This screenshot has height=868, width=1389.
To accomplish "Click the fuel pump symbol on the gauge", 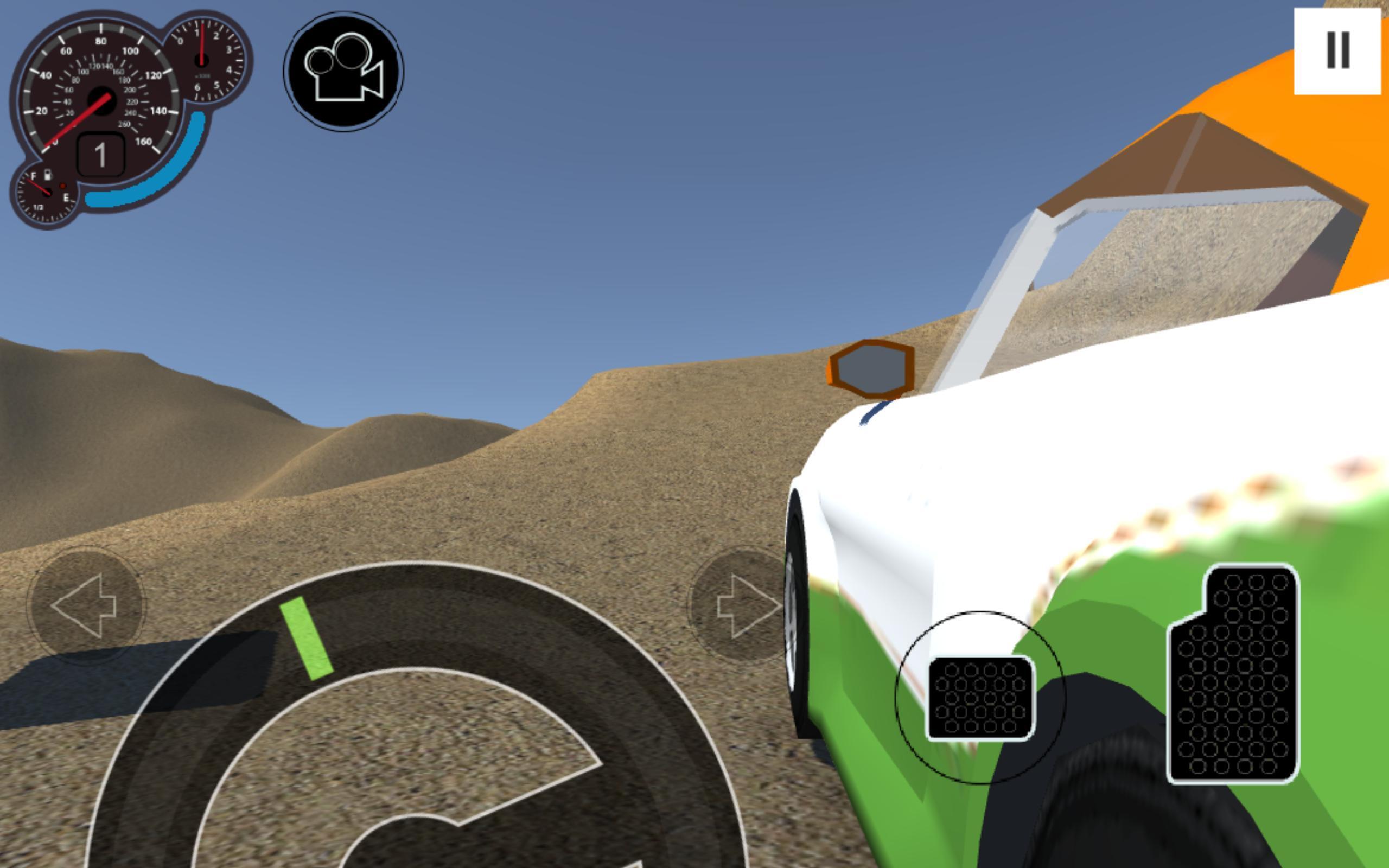I will click(x=49, y=175).
